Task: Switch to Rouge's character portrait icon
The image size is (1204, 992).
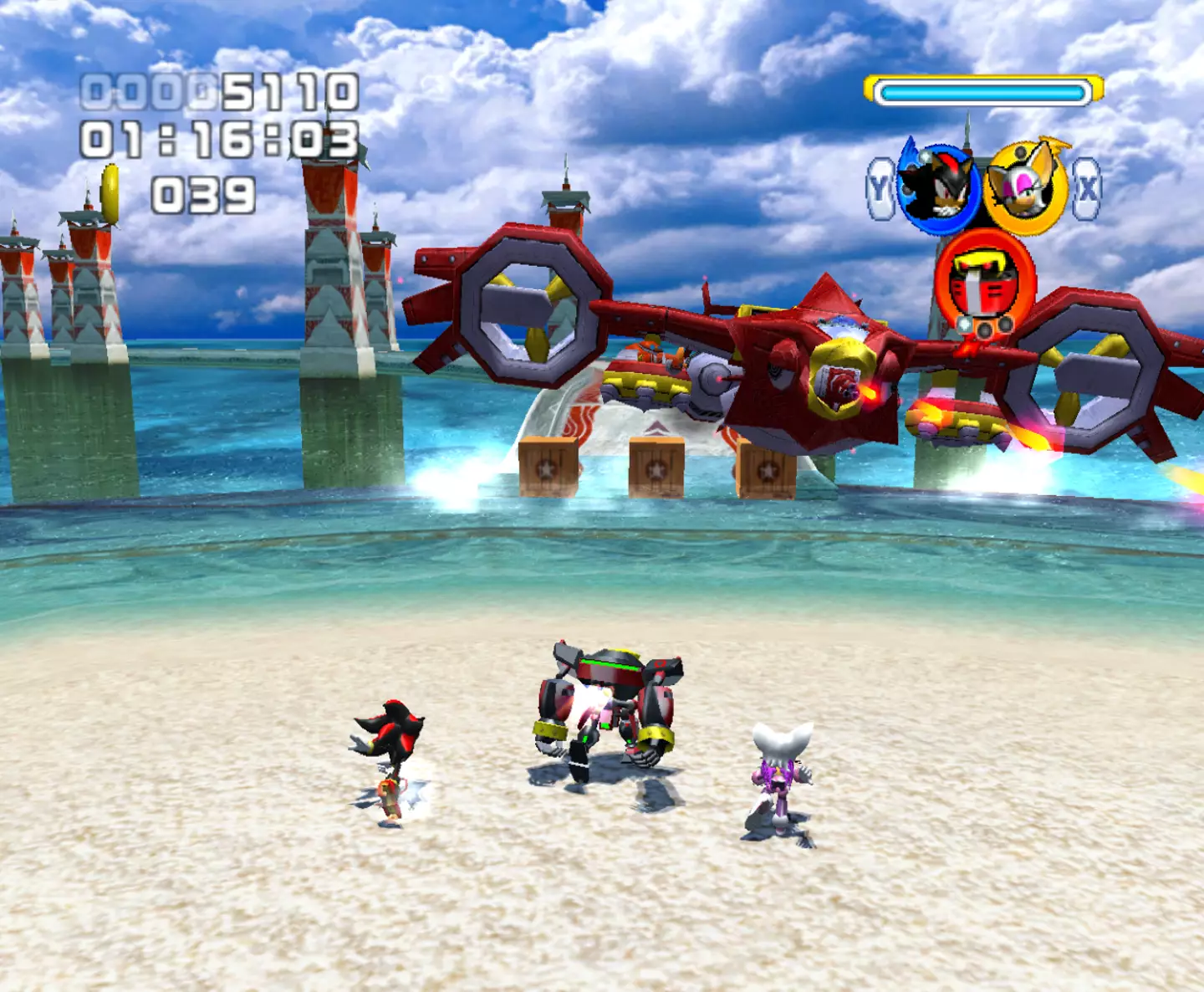Action: pos(1025,188)
